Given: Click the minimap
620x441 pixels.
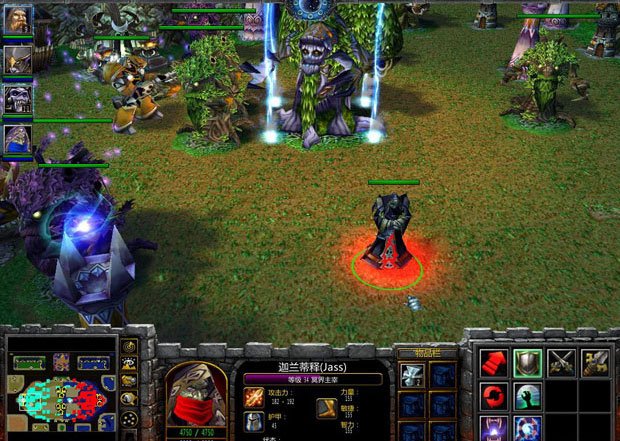Looking at the screenshot, I should click(x=58, y=395).
